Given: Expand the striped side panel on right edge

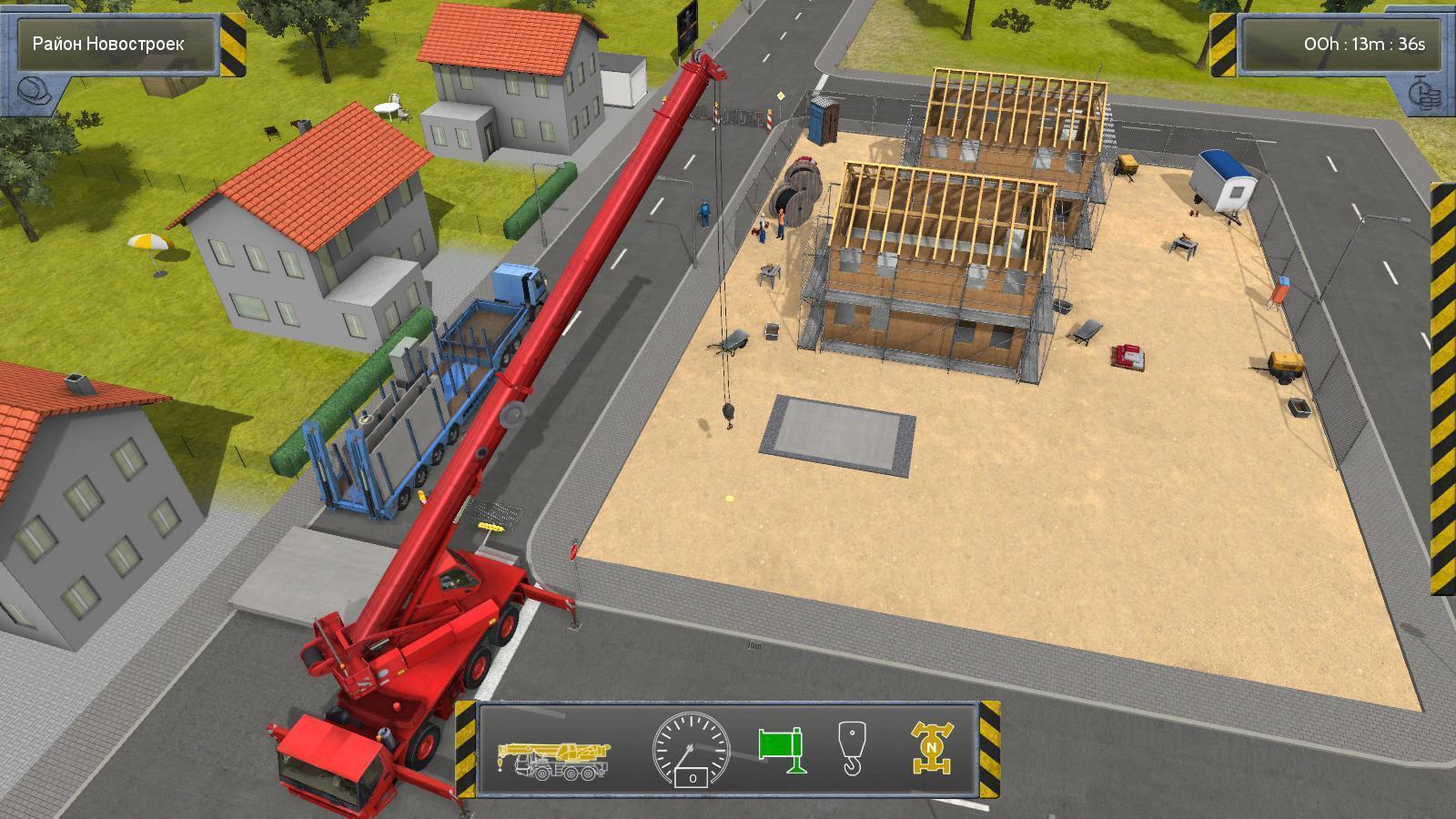Looking at the screenshot, I should [1442, 387].
